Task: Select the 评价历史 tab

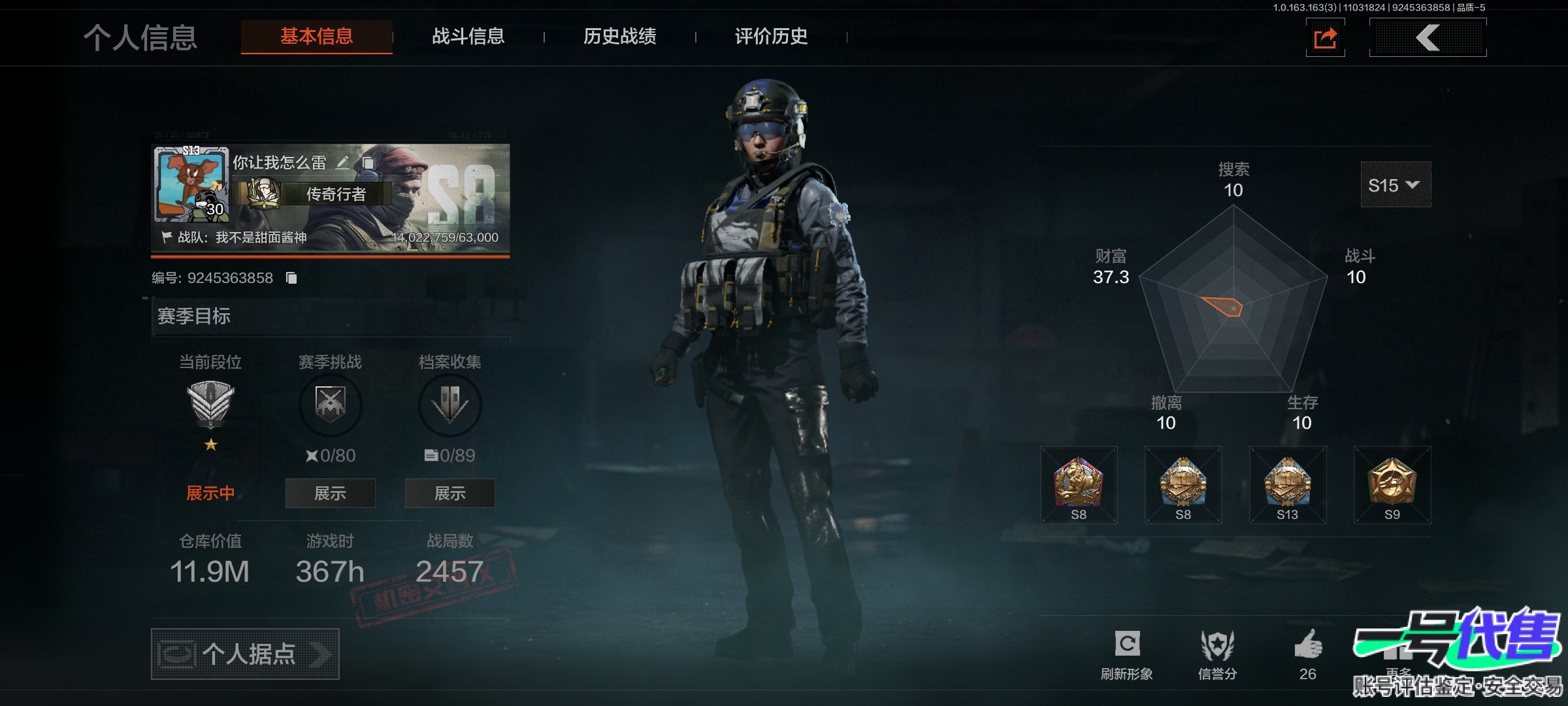Action: click(771, 37)
